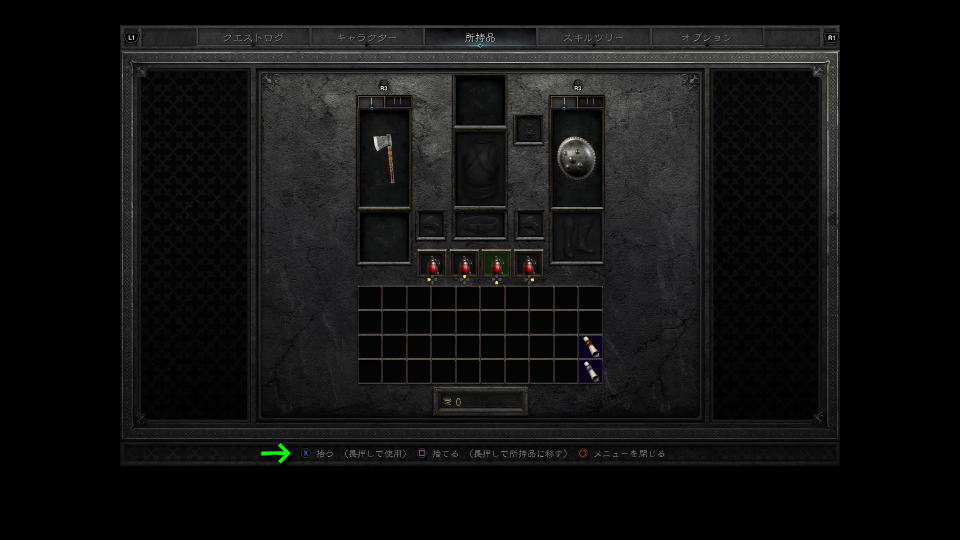Switch to the クエストログ tab
Image resolution: width=960 pixels, height=540 pixels.
[253, 38]
